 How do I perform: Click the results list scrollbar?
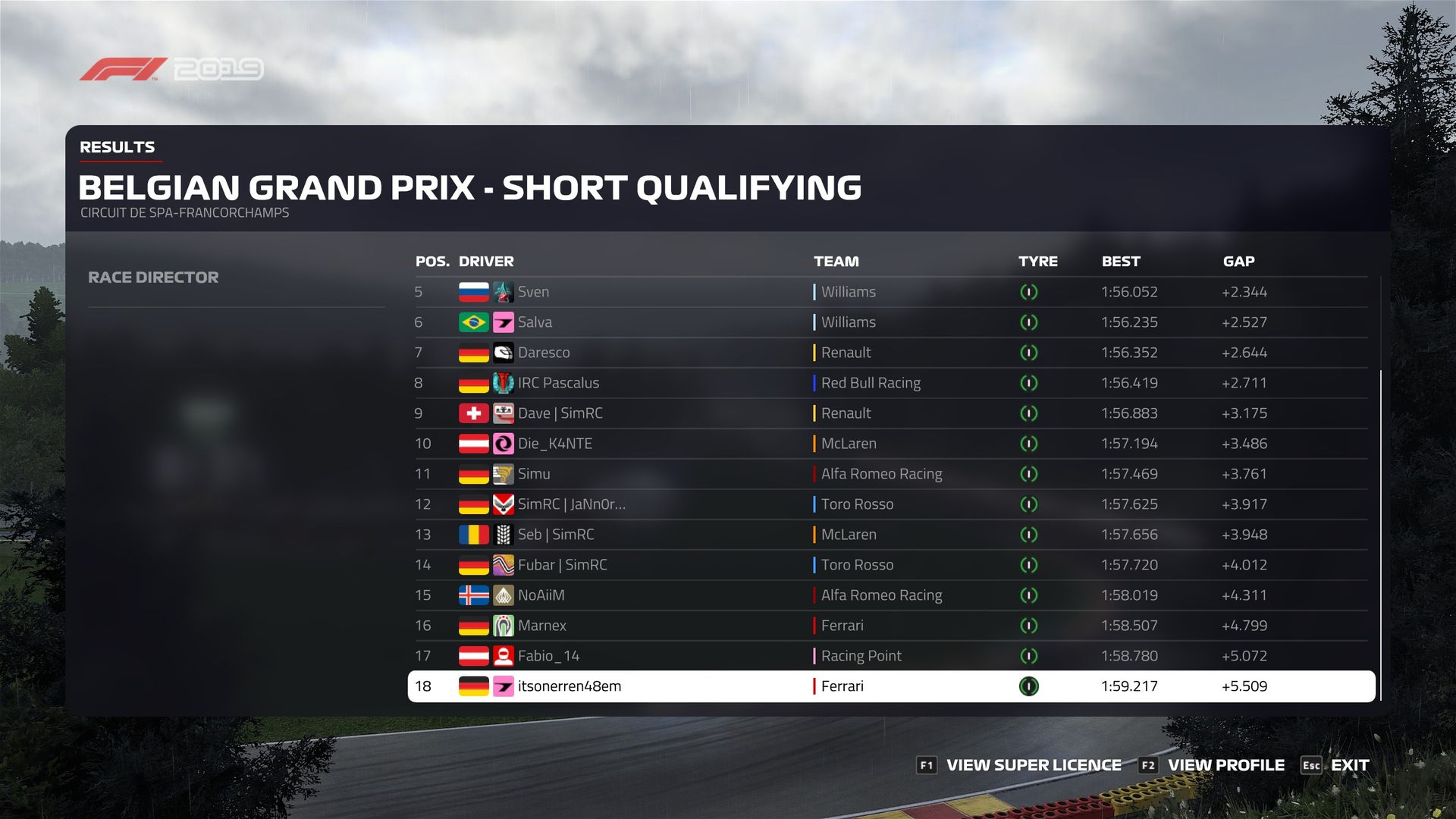click(1381, 531)
